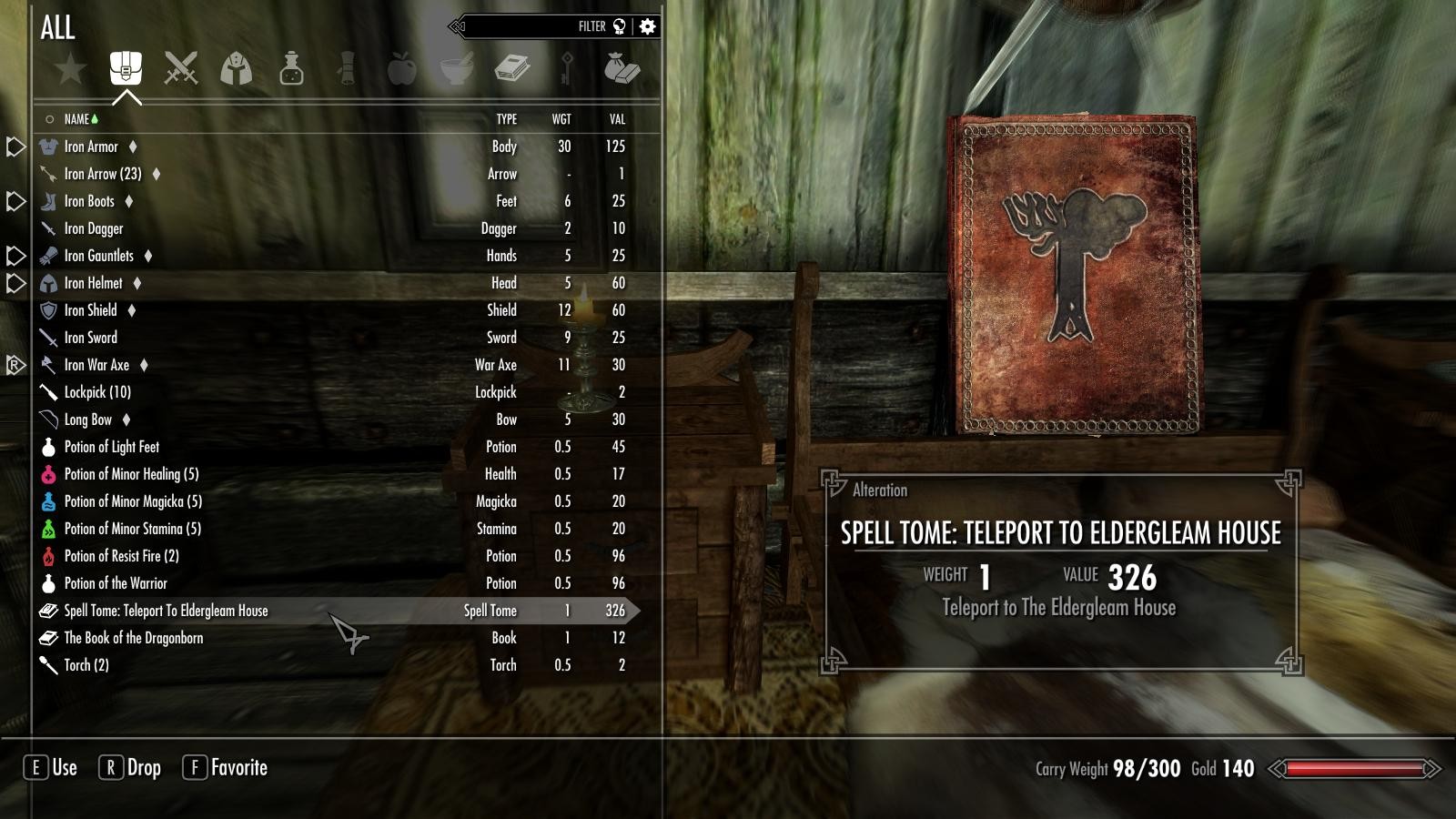Viewport: 1456px width, 819px height.
Task: Click the Drop (R) action button
Action: [x=132, y=768]
